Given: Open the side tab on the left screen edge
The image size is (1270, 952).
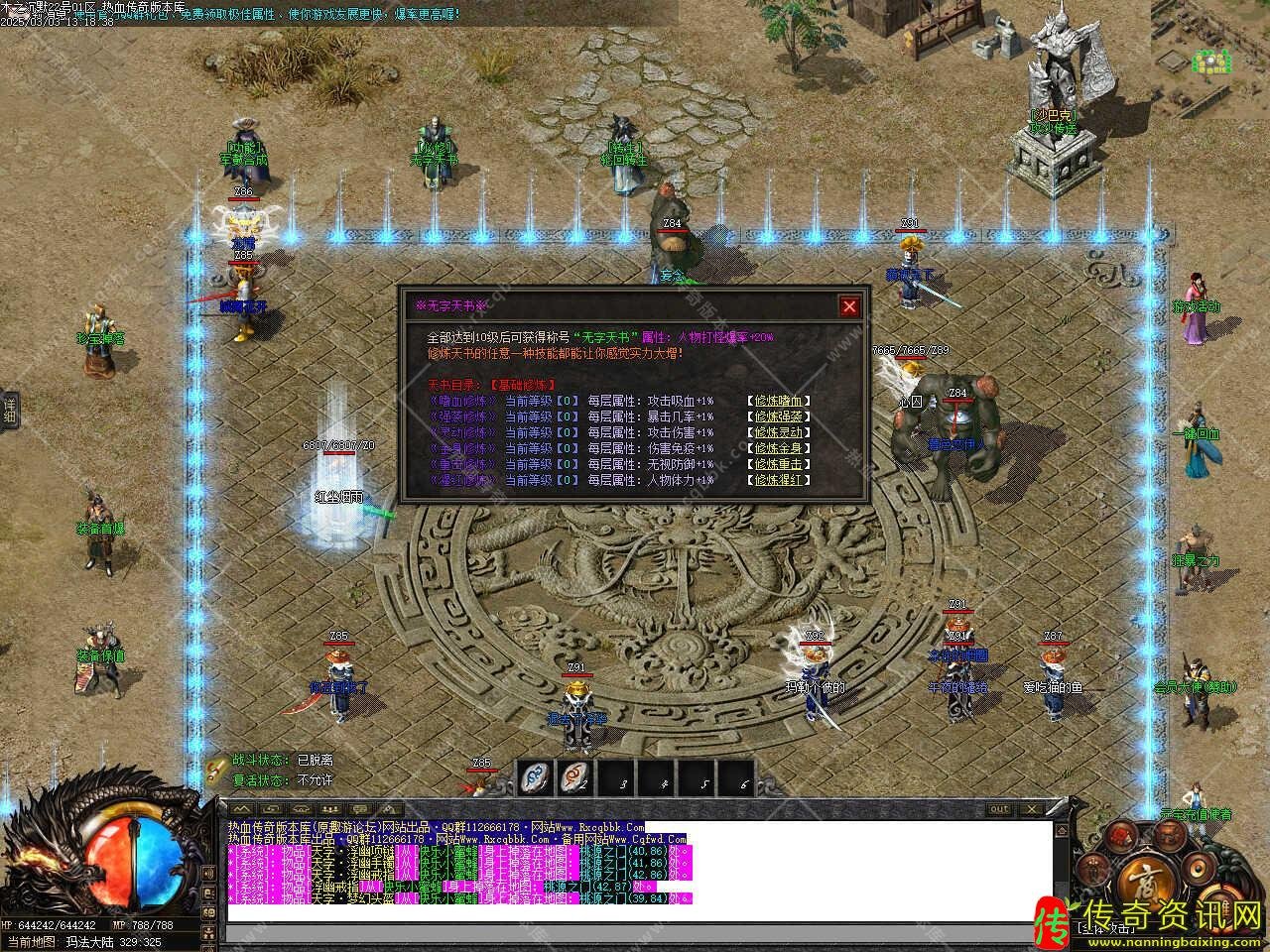Looking at the screenshot, I should [9, 409].
